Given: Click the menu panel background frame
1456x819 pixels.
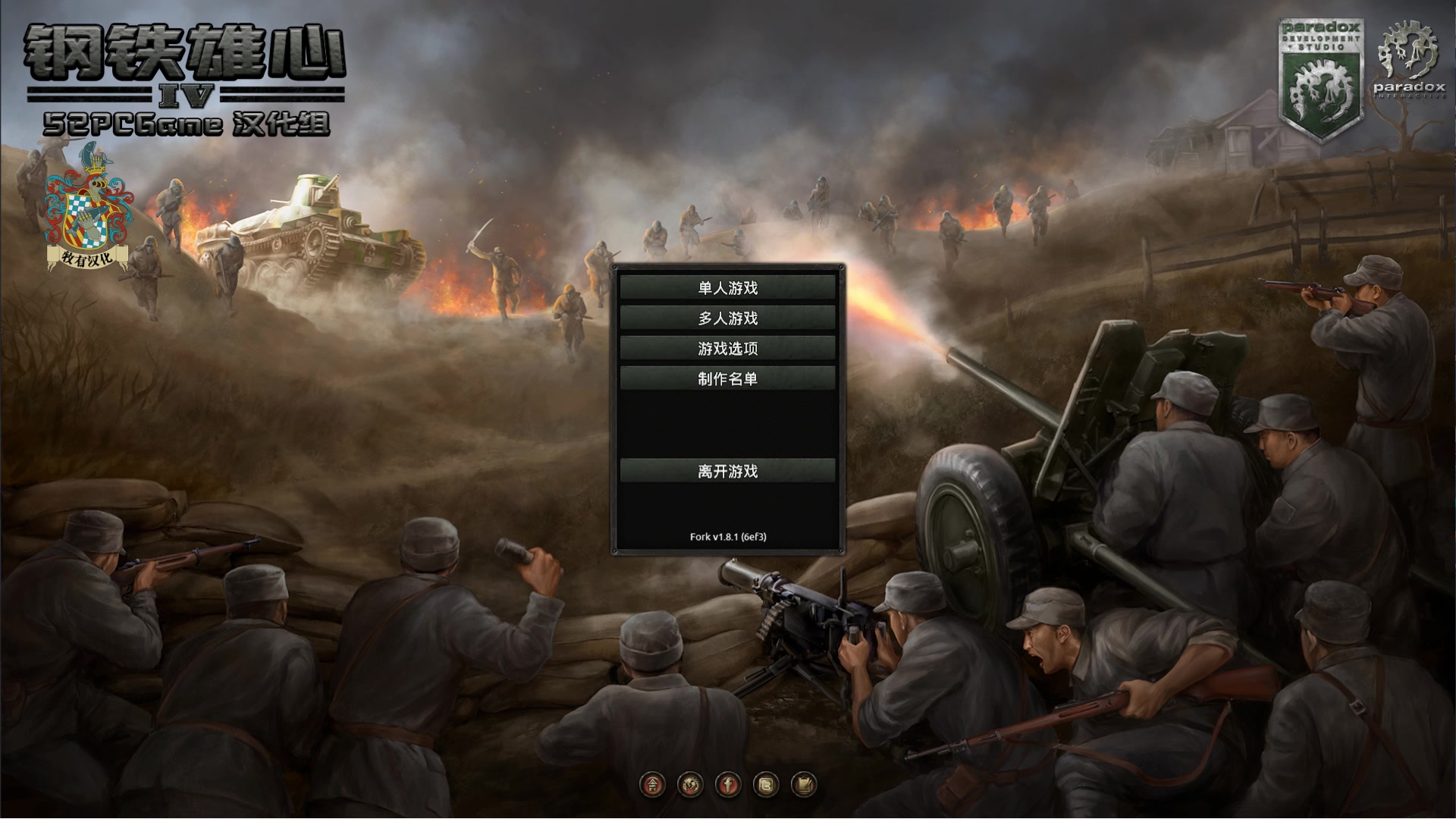Looking at the screenshot, I should 728,425.
